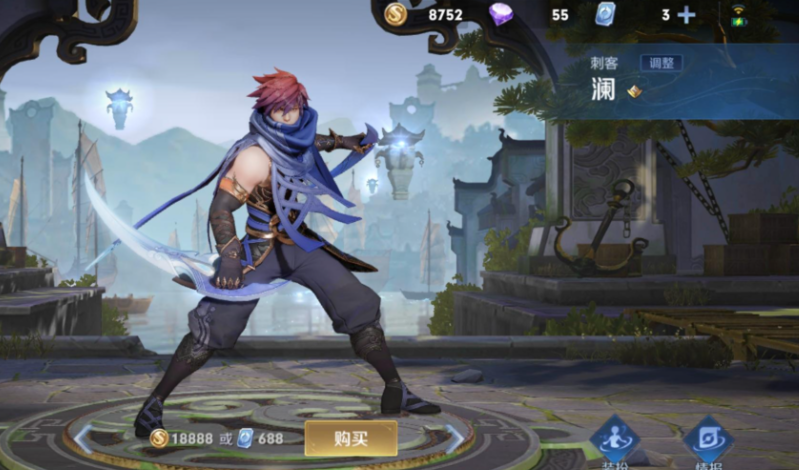Add more hero tickets with the plus button
799x470 pixels.
click(x=686, y=14)
